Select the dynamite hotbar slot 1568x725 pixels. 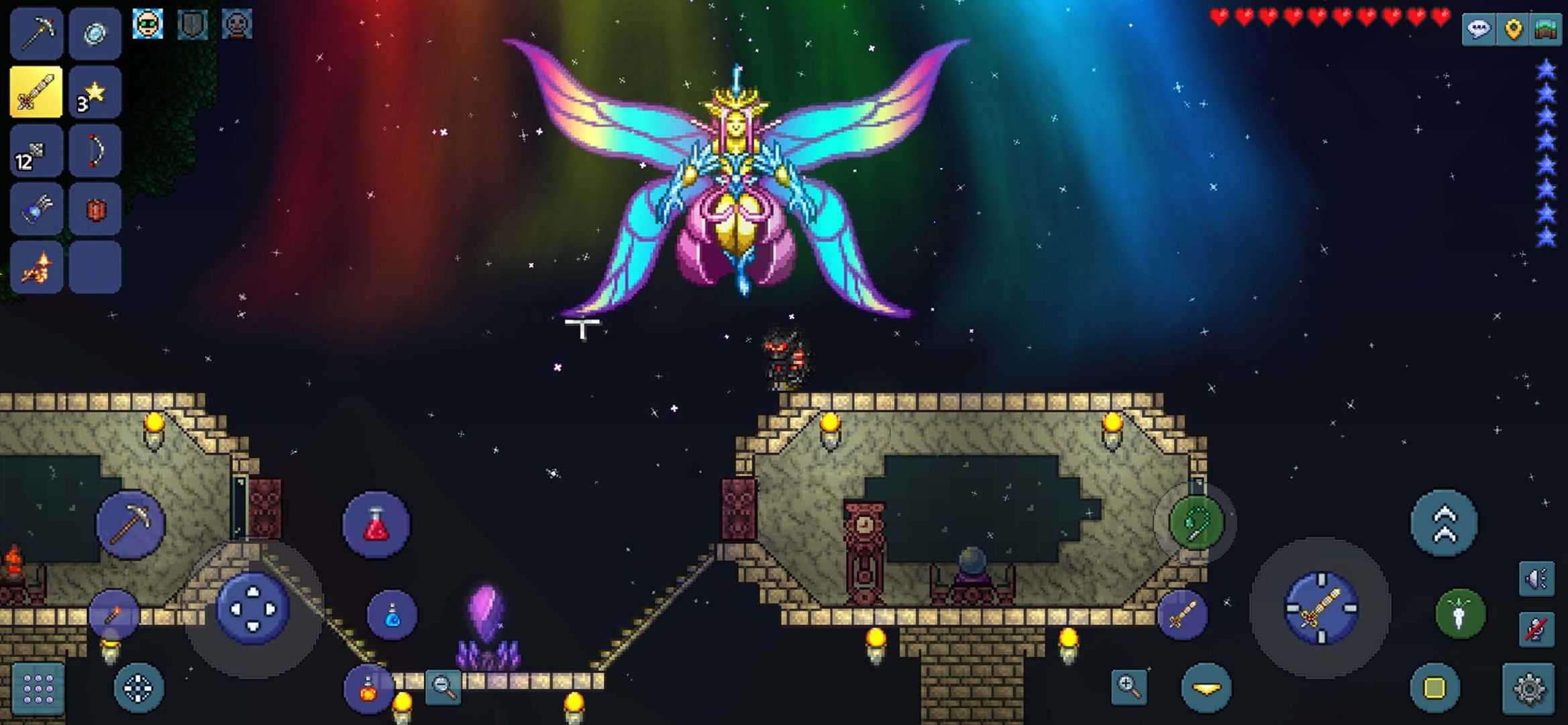pyautogui.click(x=95, y=208)
